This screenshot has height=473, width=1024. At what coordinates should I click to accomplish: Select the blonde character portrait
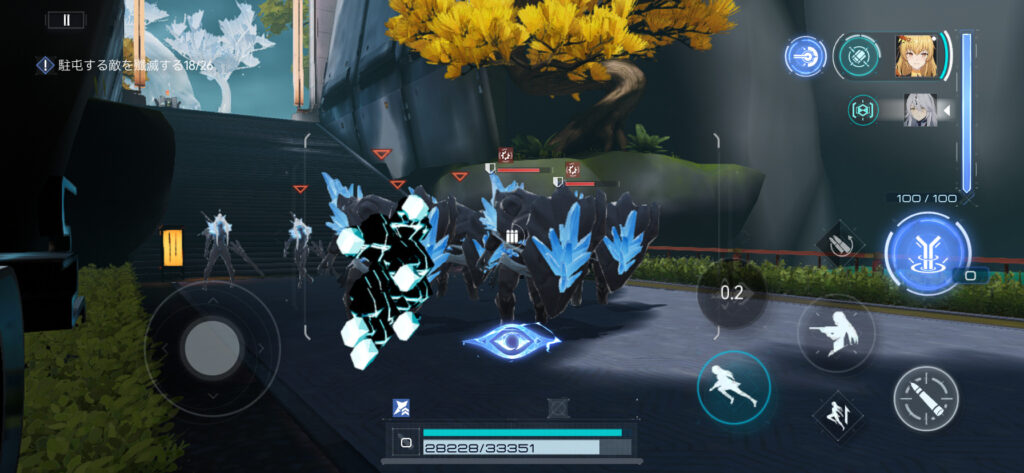click(x=916, y=57)
